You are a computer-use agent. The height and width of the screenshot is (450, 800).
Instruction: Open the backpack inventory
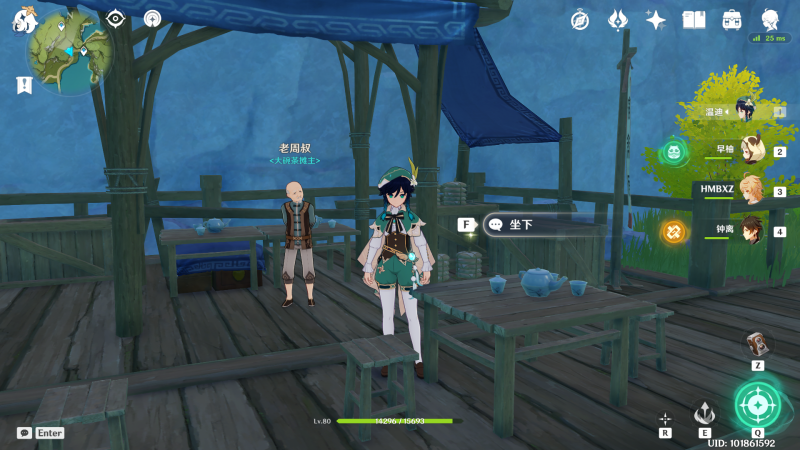[732, 19]
